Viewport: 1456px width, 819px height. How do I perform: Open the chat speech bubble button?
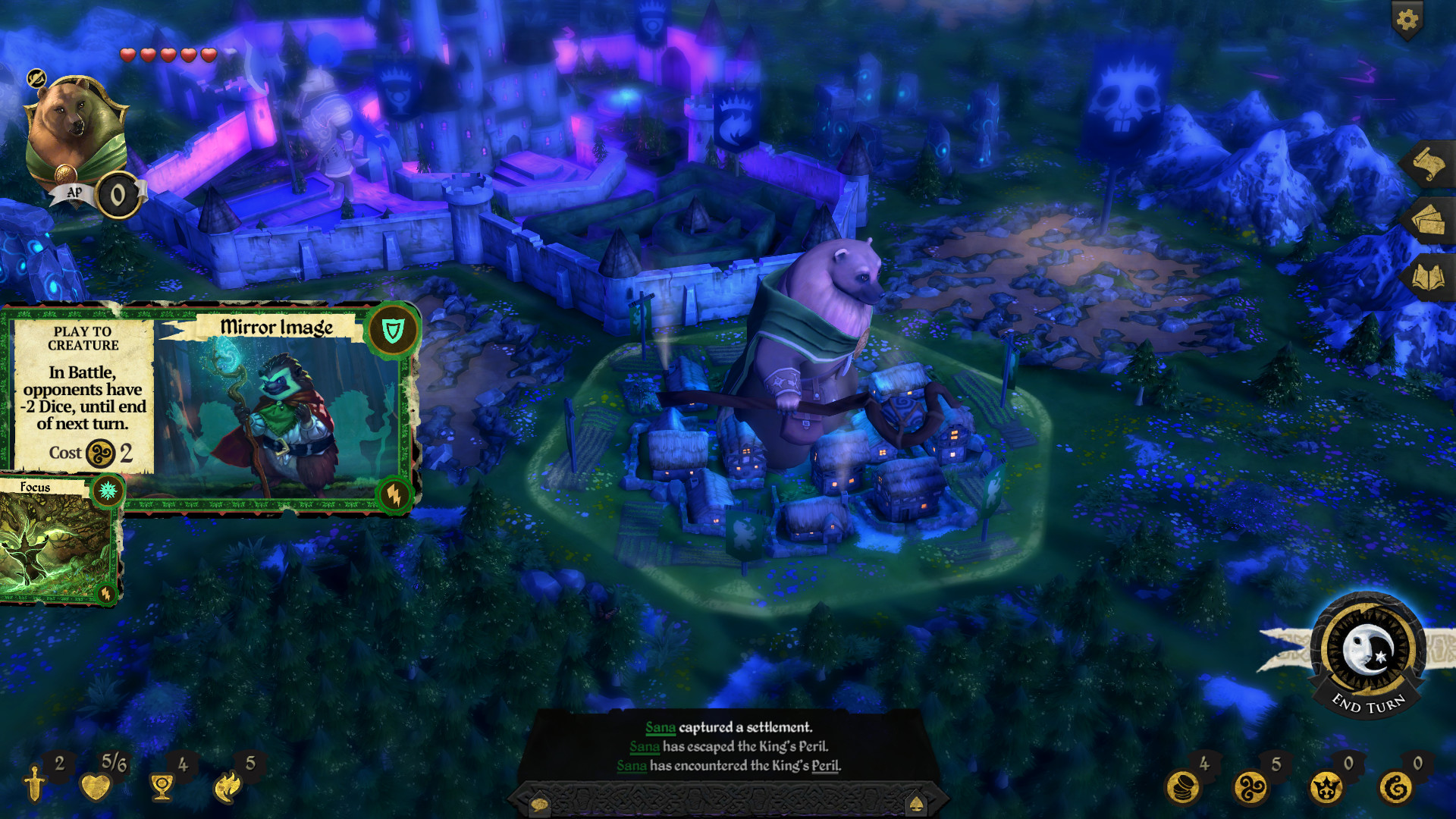(x=539, y=804)
